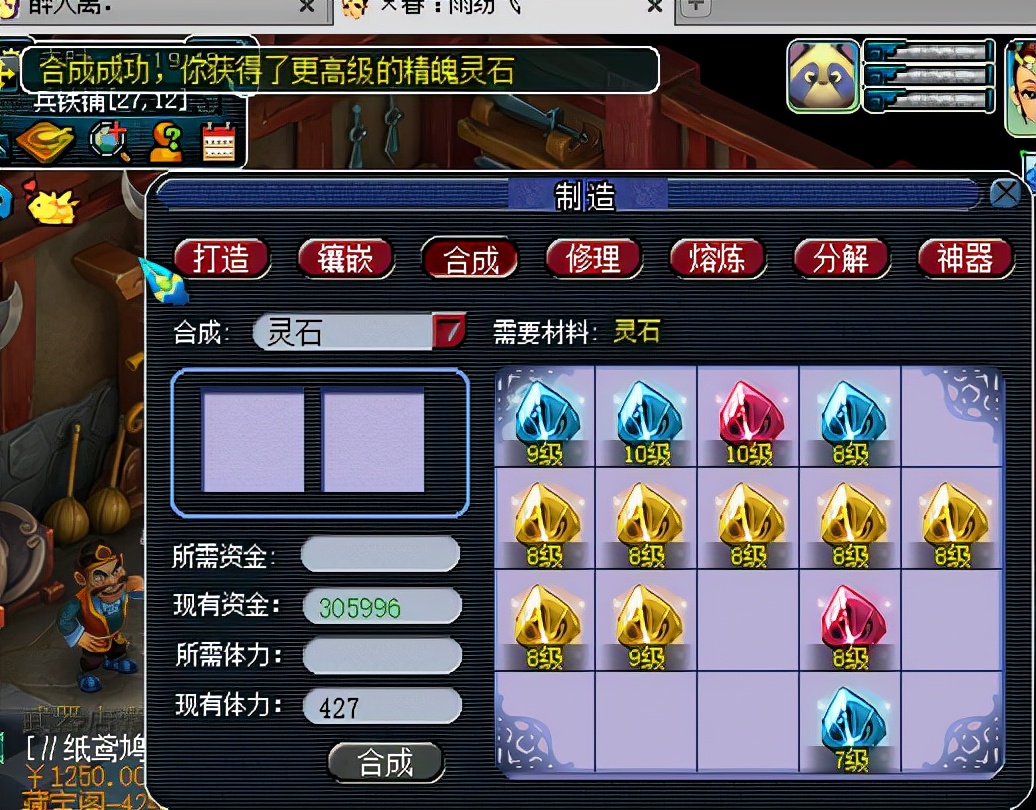
Task: Pick the yellow 9级 spirit stone
Action: pos(647,620)
